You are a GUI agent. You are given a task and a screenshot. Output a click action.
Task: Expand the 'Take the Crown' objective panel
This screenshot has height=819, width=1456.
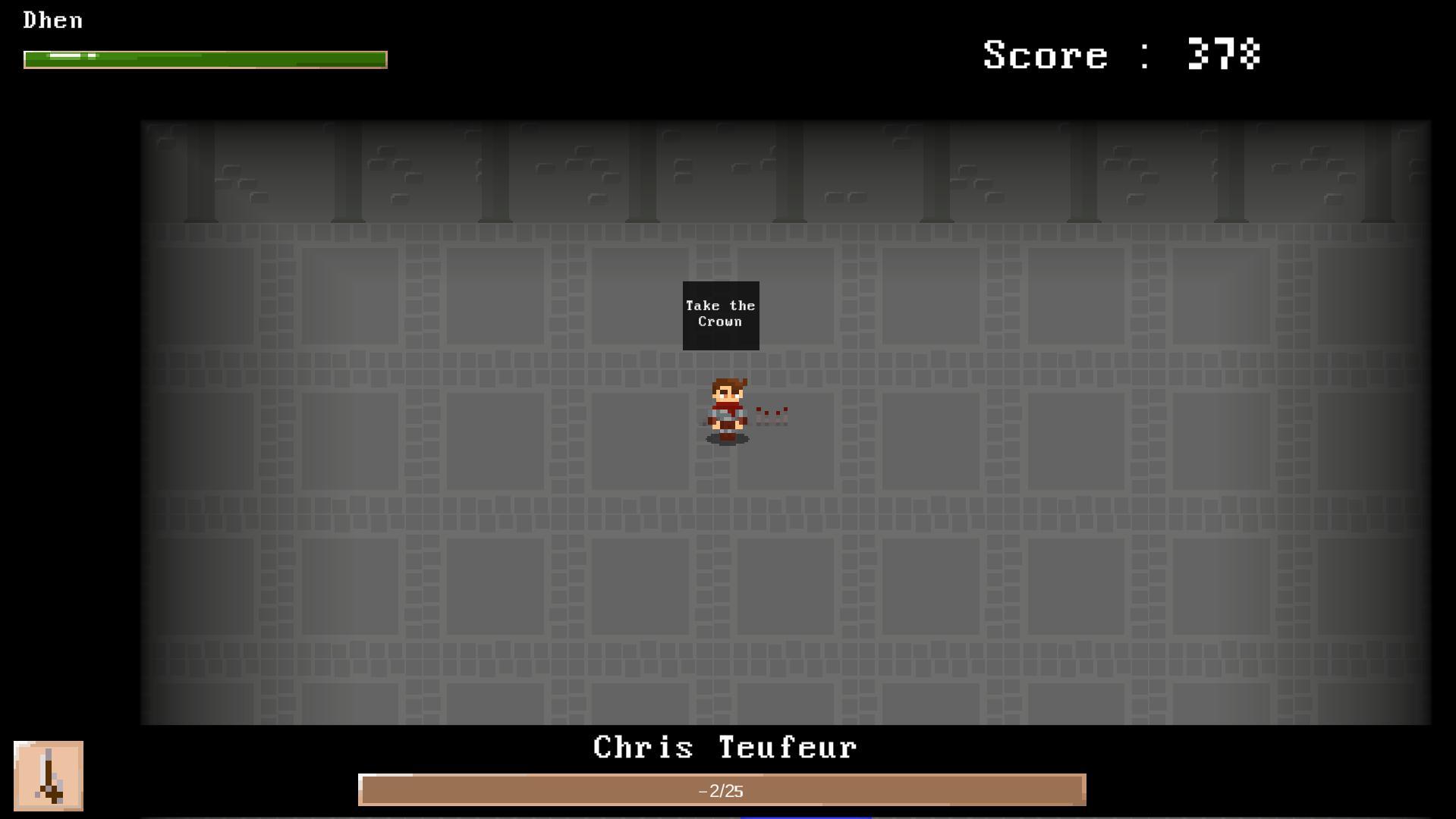pos(719,314)
